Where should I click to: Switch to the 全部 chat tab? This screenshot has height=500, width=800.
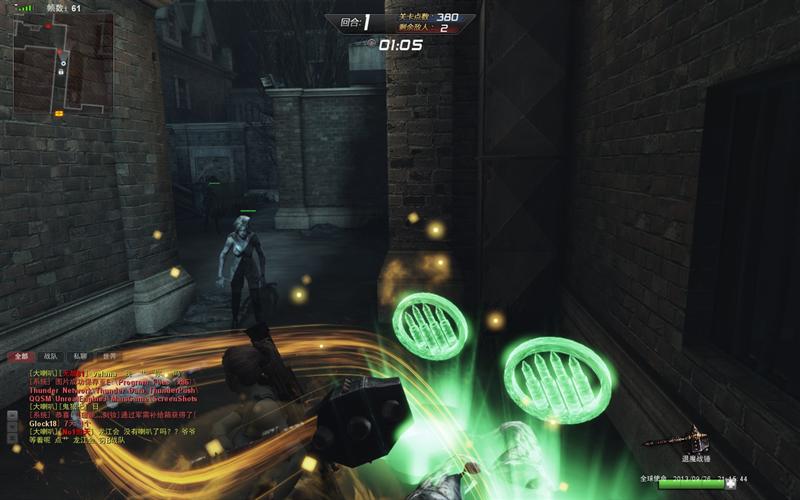coord(21,356)
